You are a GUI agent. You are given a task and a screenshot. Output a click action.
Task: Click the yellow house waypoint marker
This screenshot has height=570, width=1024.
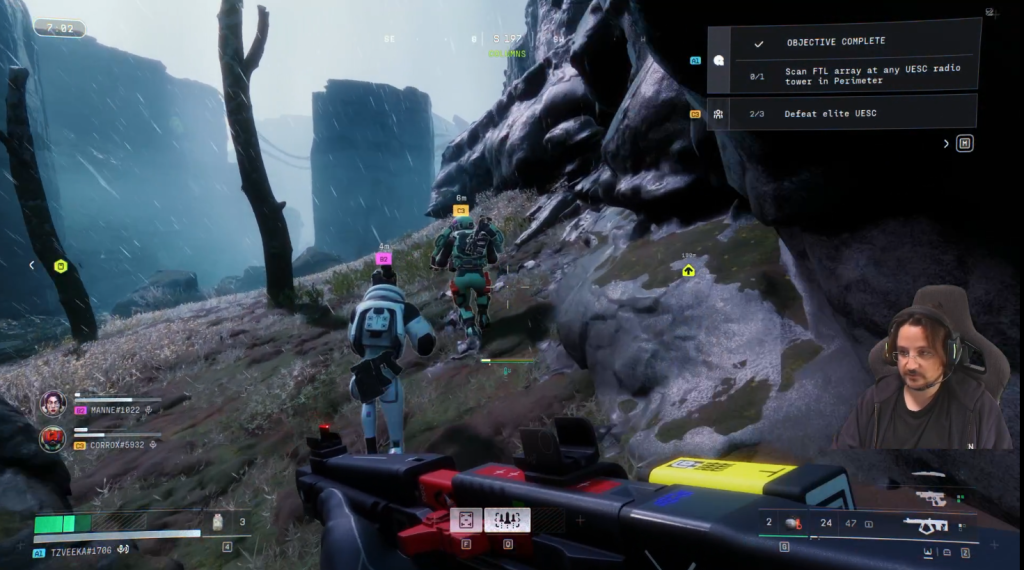(688, 270)
